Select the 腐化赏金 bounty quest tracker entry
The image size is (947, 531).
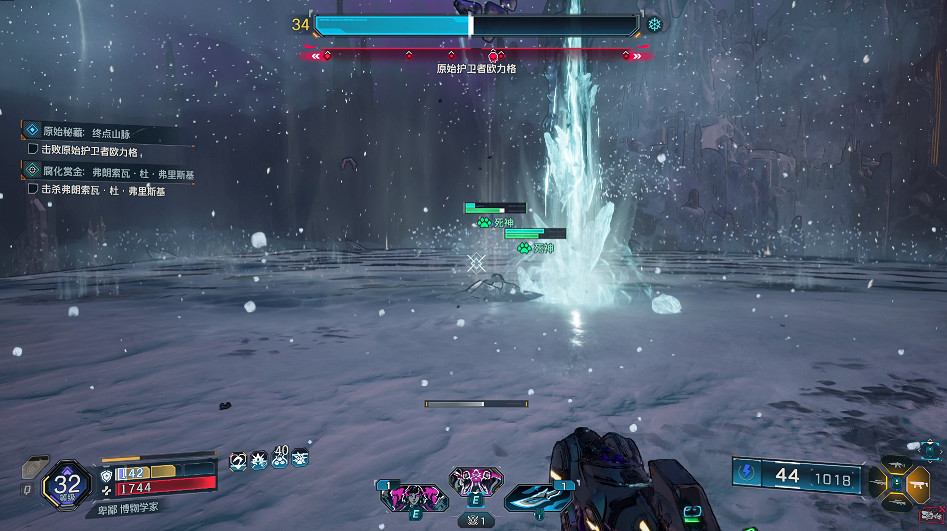(x=110, y=172)
